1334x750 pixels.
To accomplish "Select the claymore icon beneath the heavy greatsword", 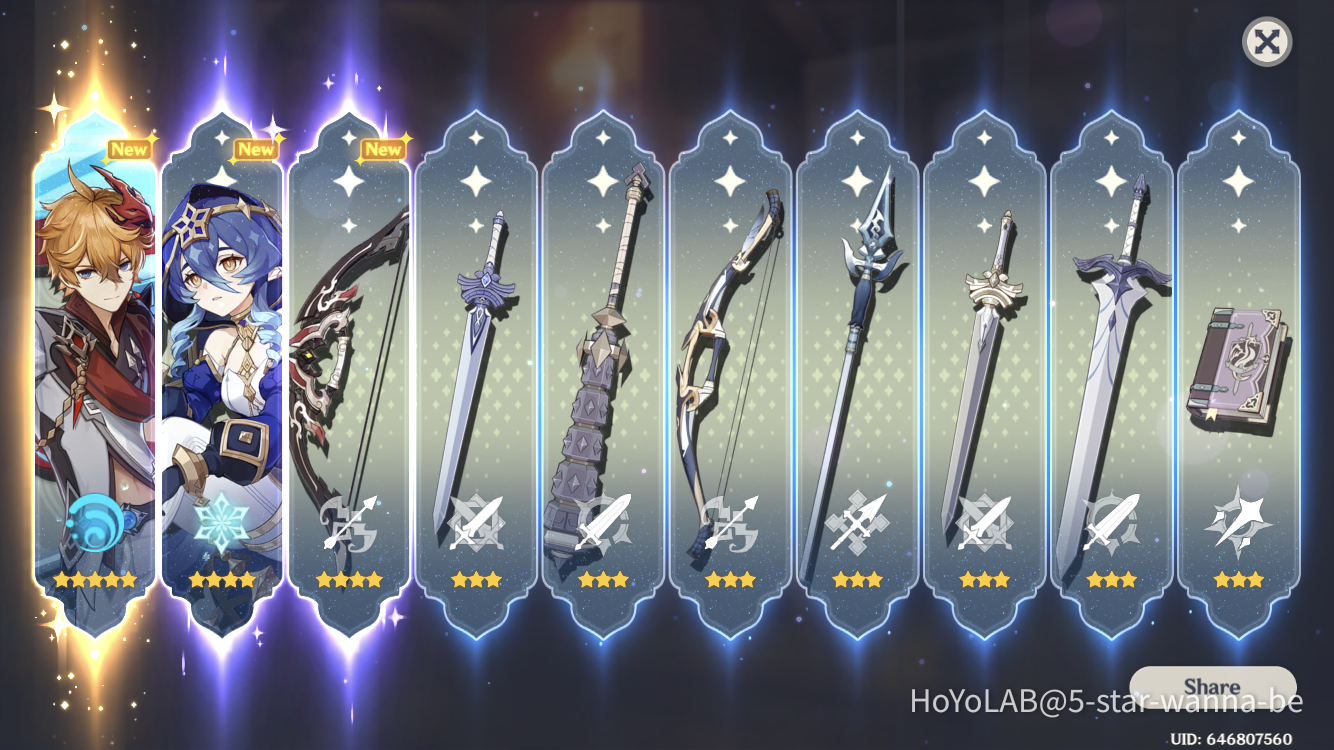I will click(x=600, y=520).
